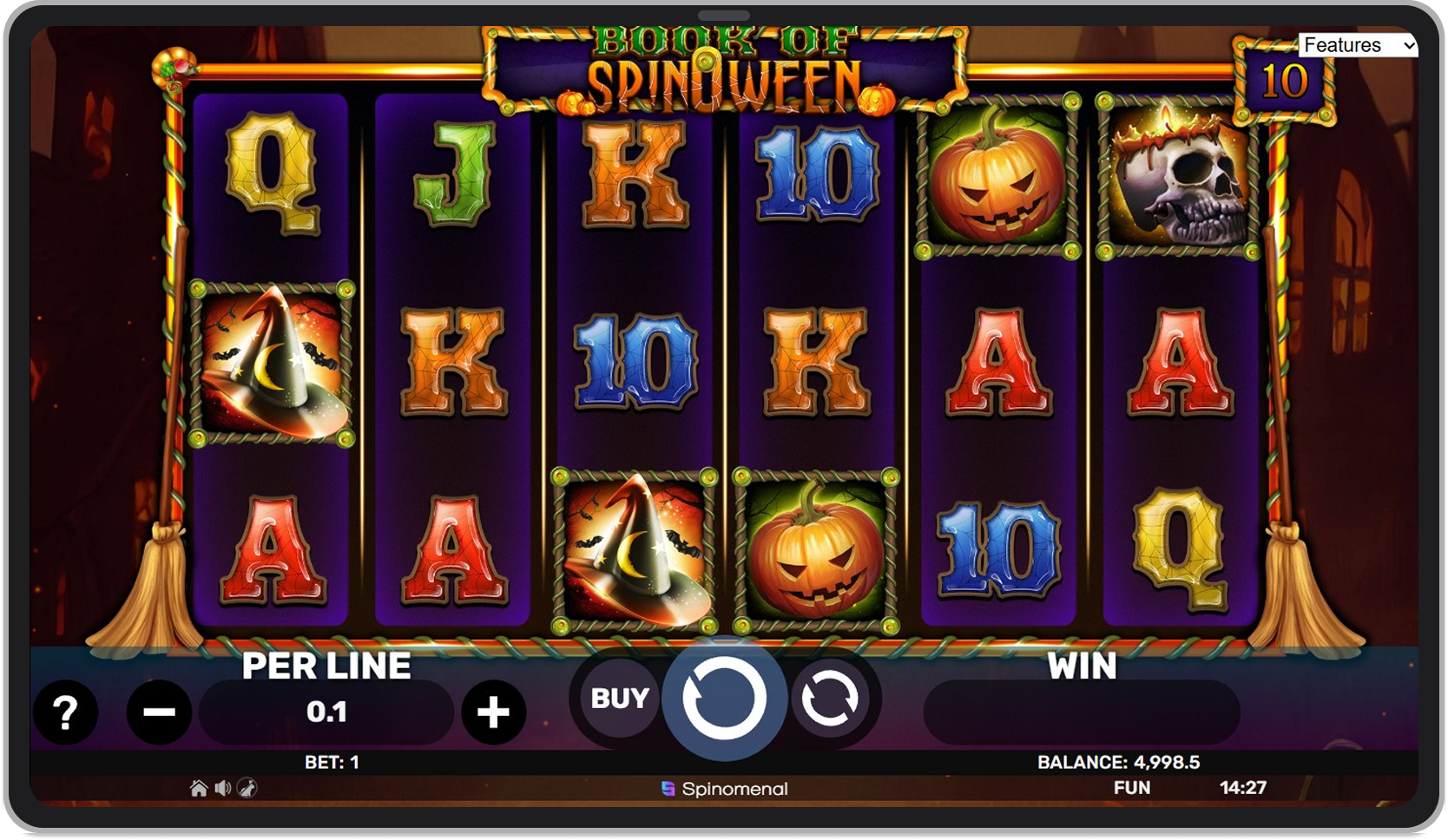Open game help with the question mark icon
The height and width of the screenshot is (840, 1448).
point(66,712)
